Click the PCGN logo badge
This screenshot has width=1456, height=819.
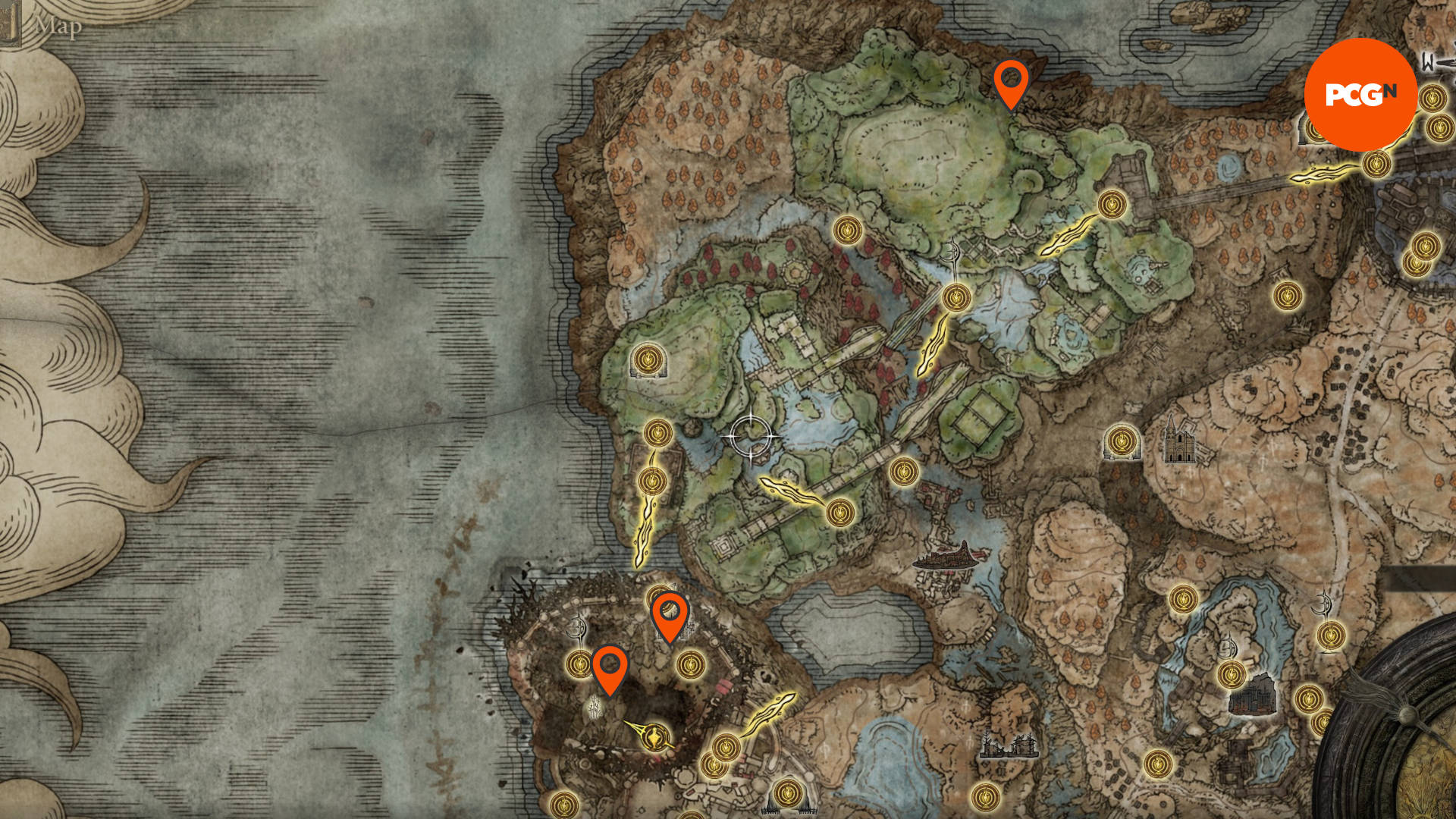tap(1360, 94)
